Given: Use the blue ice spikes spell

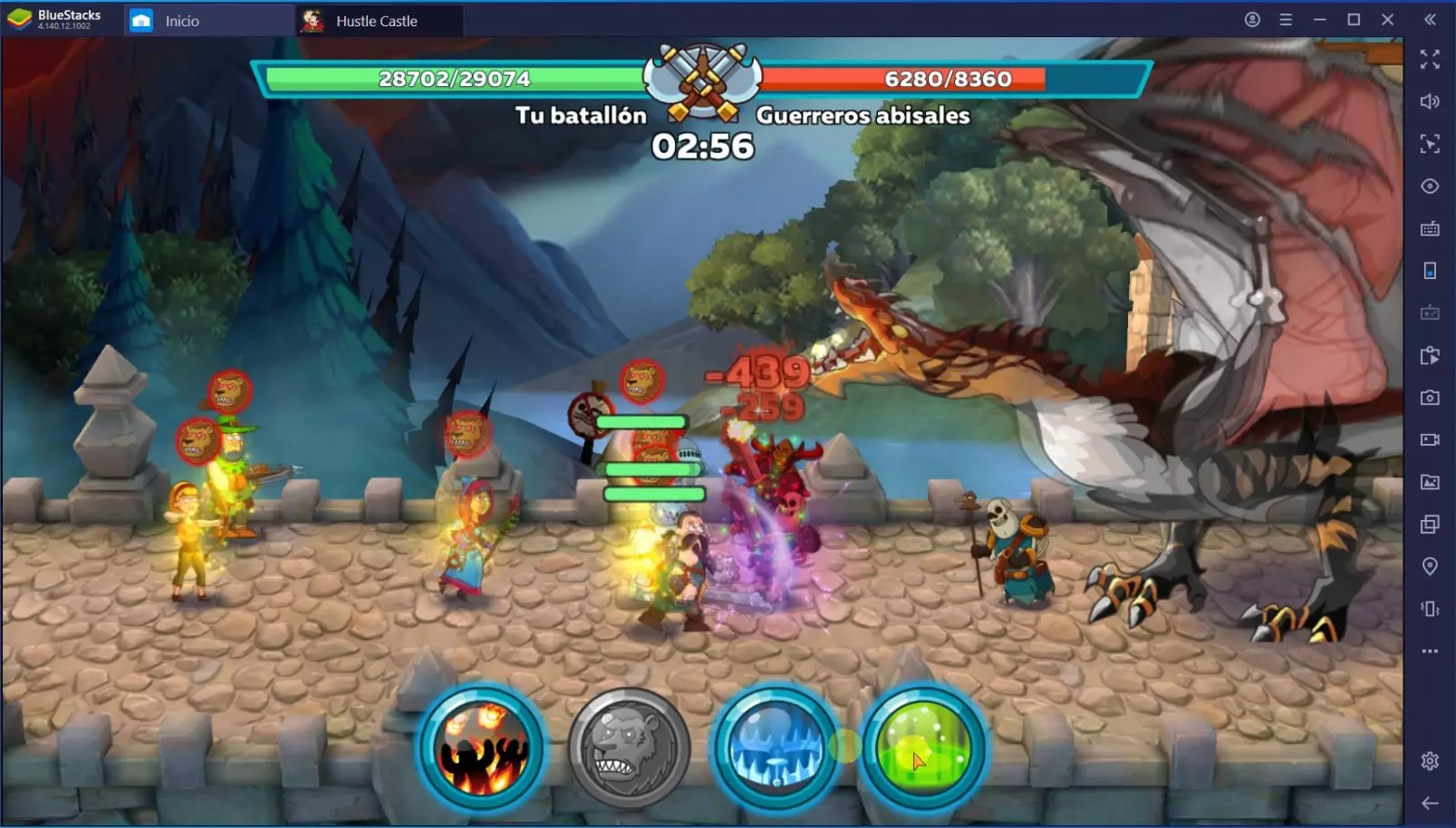Looking at the screenshot, I should 775,749.
